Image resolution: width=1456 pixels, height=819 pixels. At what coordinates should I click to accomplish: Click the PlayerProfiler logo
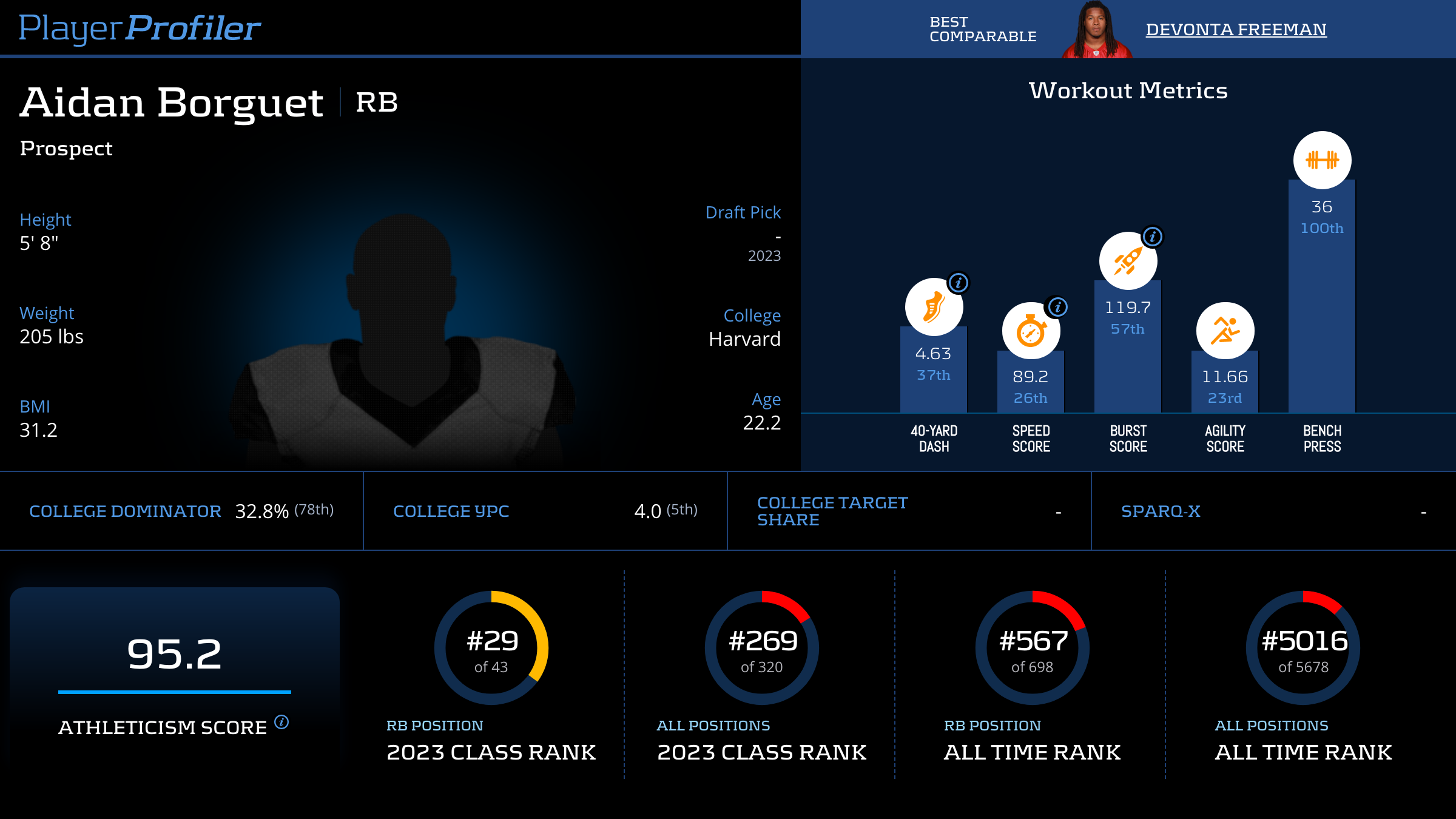tap(140, 29)
